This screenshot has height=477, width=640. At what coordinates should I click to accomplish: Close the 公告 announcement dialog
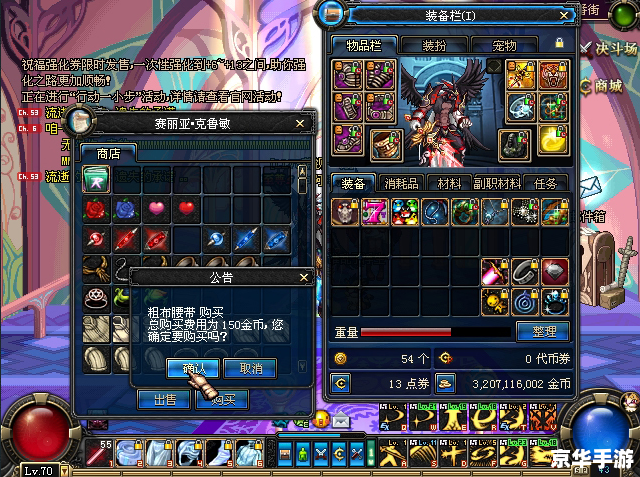click(304, 277)
